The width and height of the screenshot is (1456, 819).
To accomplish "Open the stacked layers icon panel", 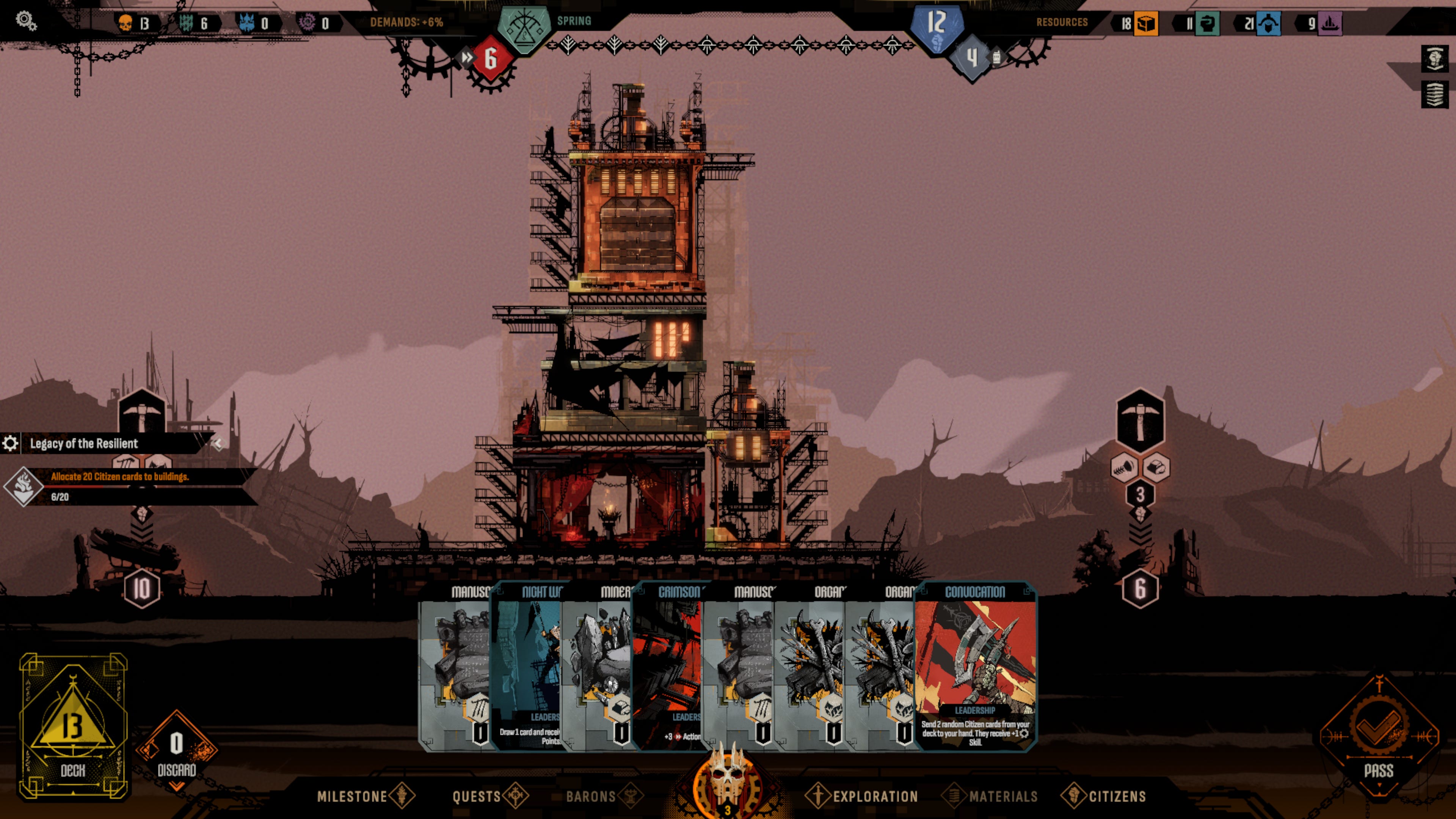I will (1434, 94).
